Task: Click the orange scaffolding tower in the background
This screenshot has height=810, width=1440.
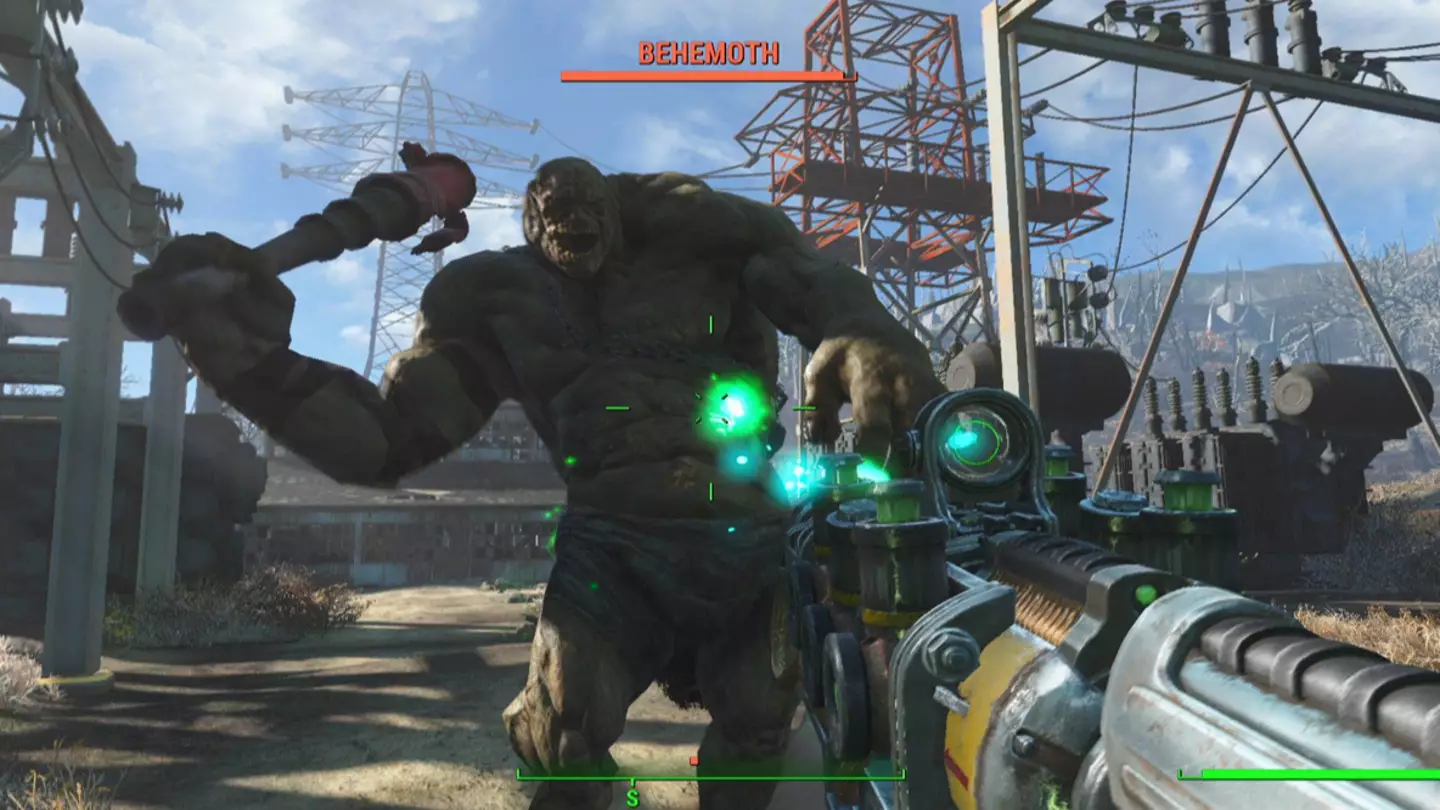Action: (880, 160)
